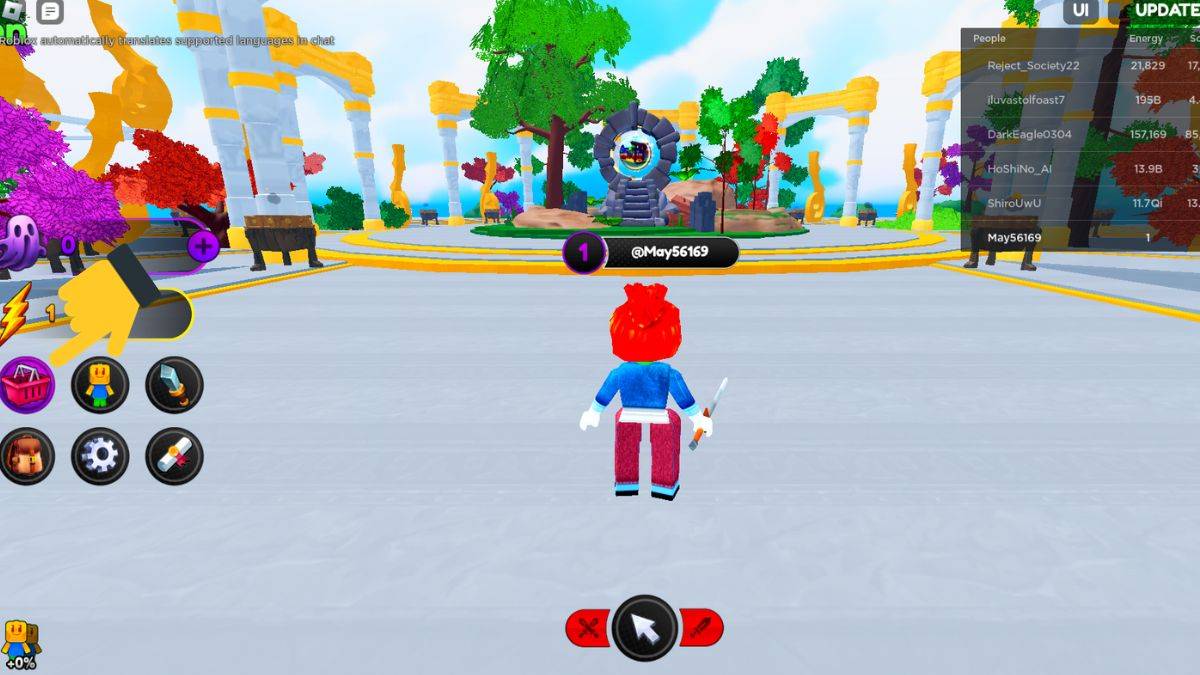Open the blocky avatar character menu
This screenshot has width=1200, height=675.
point(100,384)
